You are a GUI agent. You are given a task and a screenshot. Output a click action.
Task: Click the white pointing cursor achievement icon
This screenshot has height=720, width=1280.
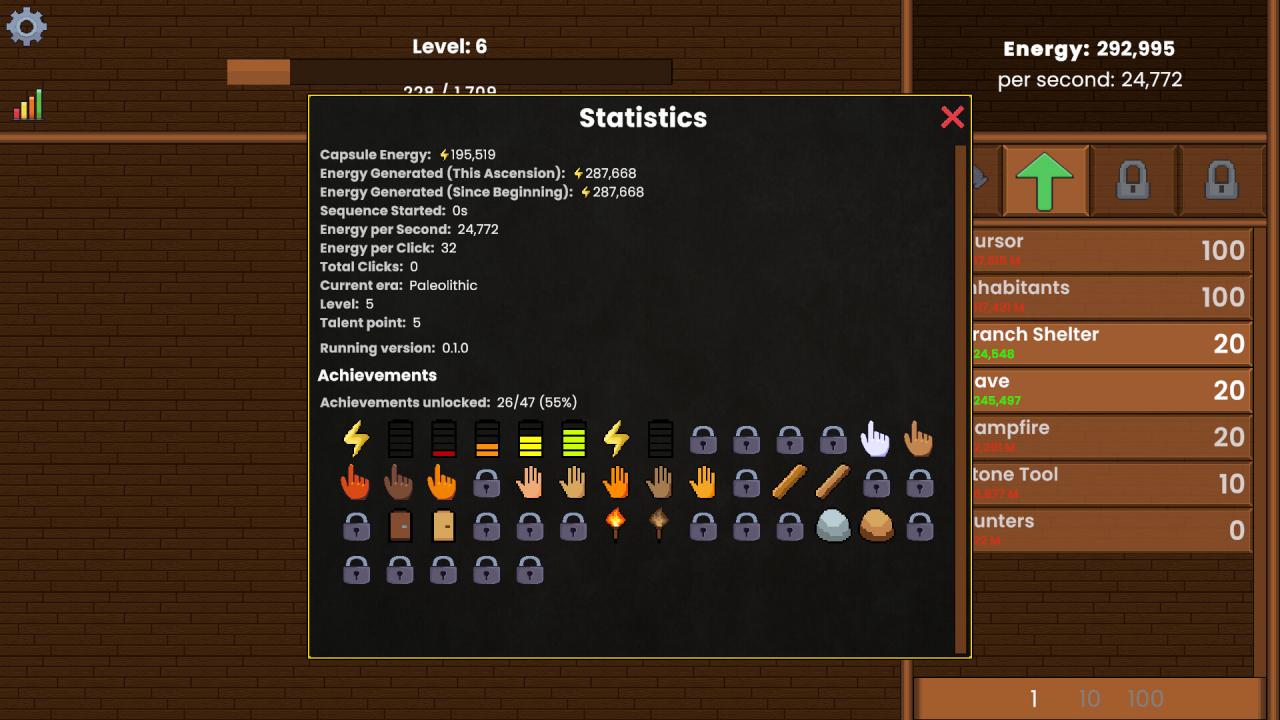click(x=874, y=437)
